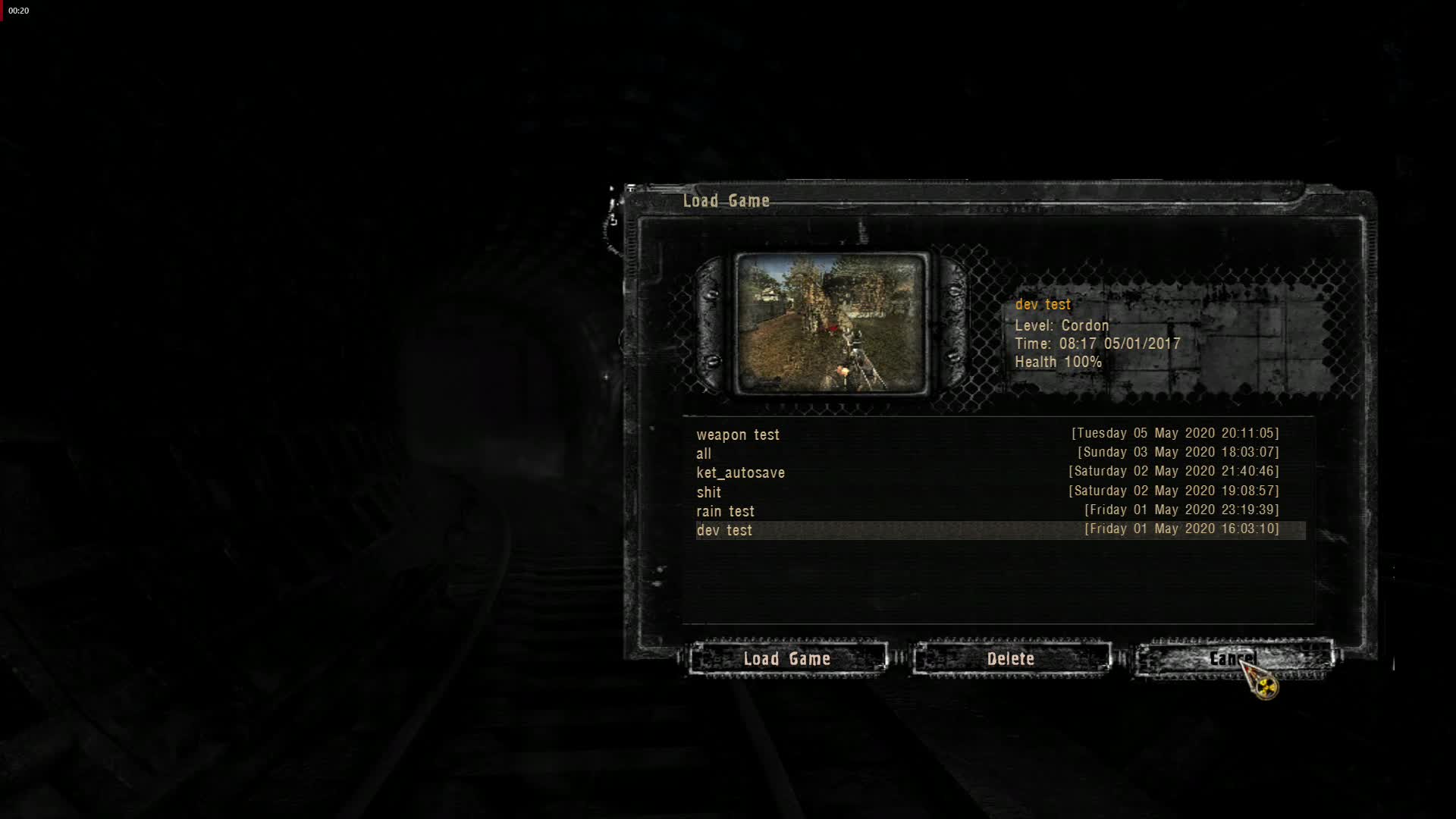Screen dimensions: 1456x819
Task: Select the "rain test" save entry
Action: (x=725, y=511)
